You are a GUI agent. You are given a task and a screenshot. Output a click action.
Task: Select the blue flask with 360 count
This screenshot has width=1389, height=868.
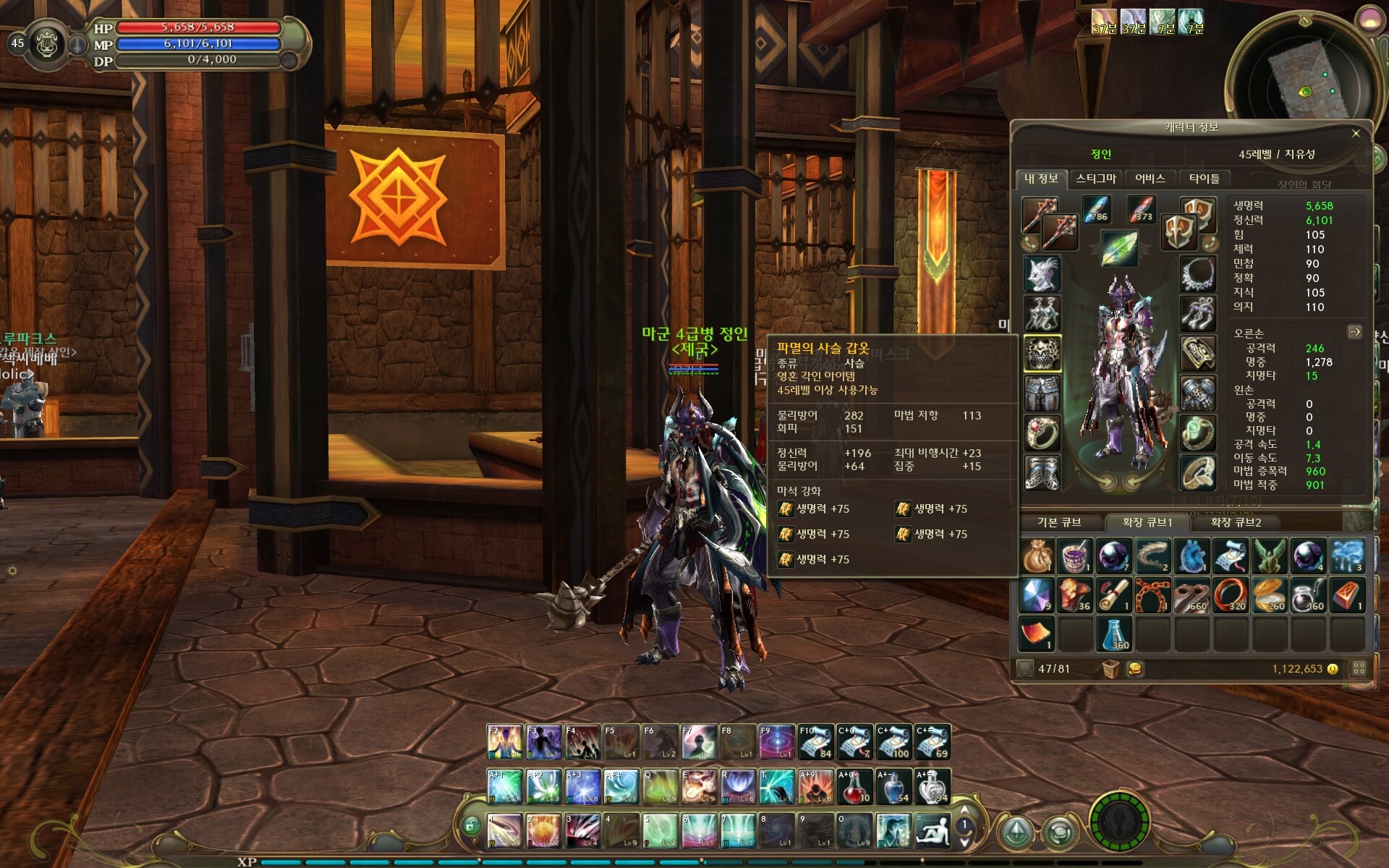pyautogui.click(x=1116, y=634)
